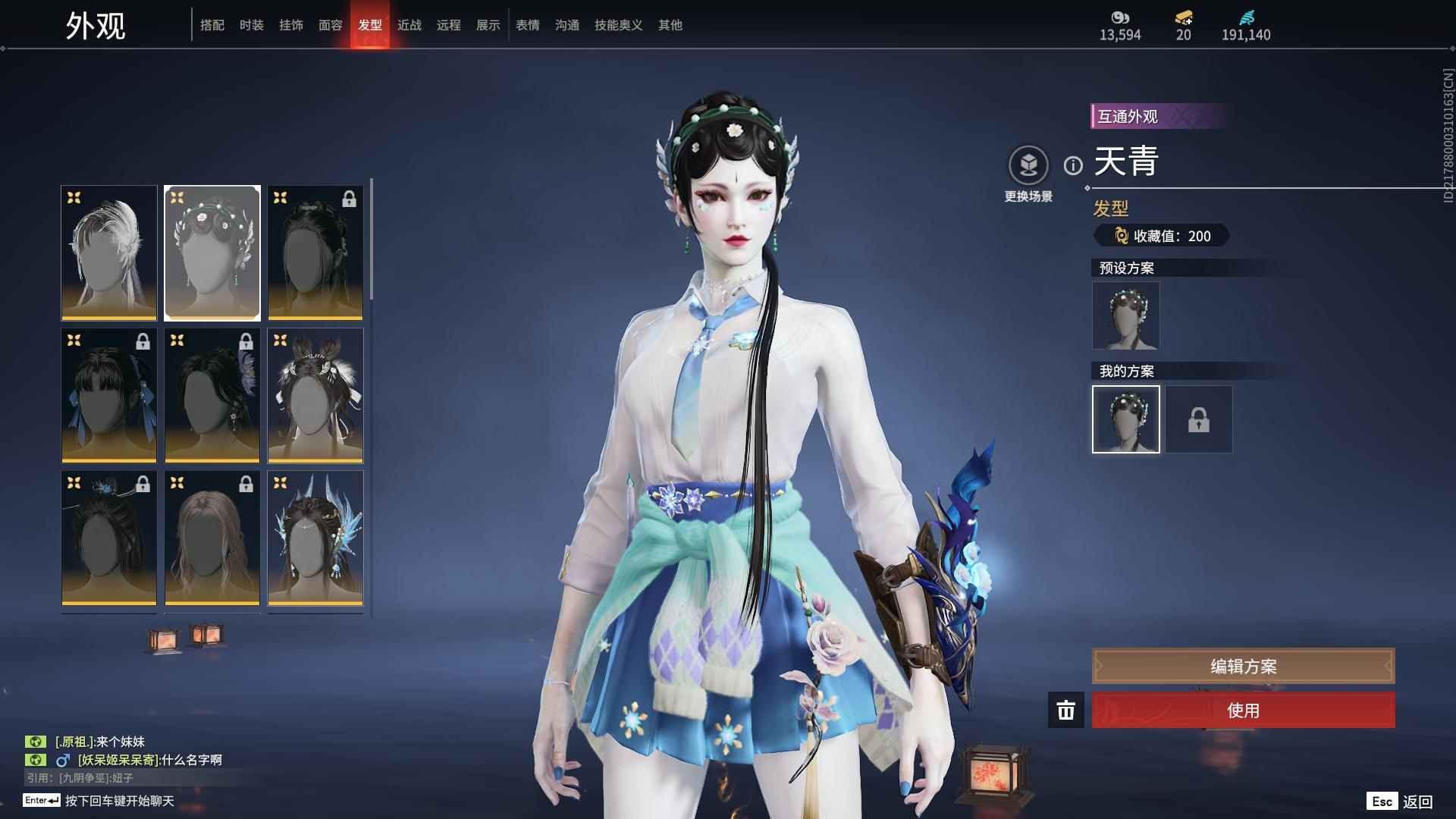Choose the blue crystal winged hairstyle
This screenshot has width=1456, height=819.
[315, 538]
